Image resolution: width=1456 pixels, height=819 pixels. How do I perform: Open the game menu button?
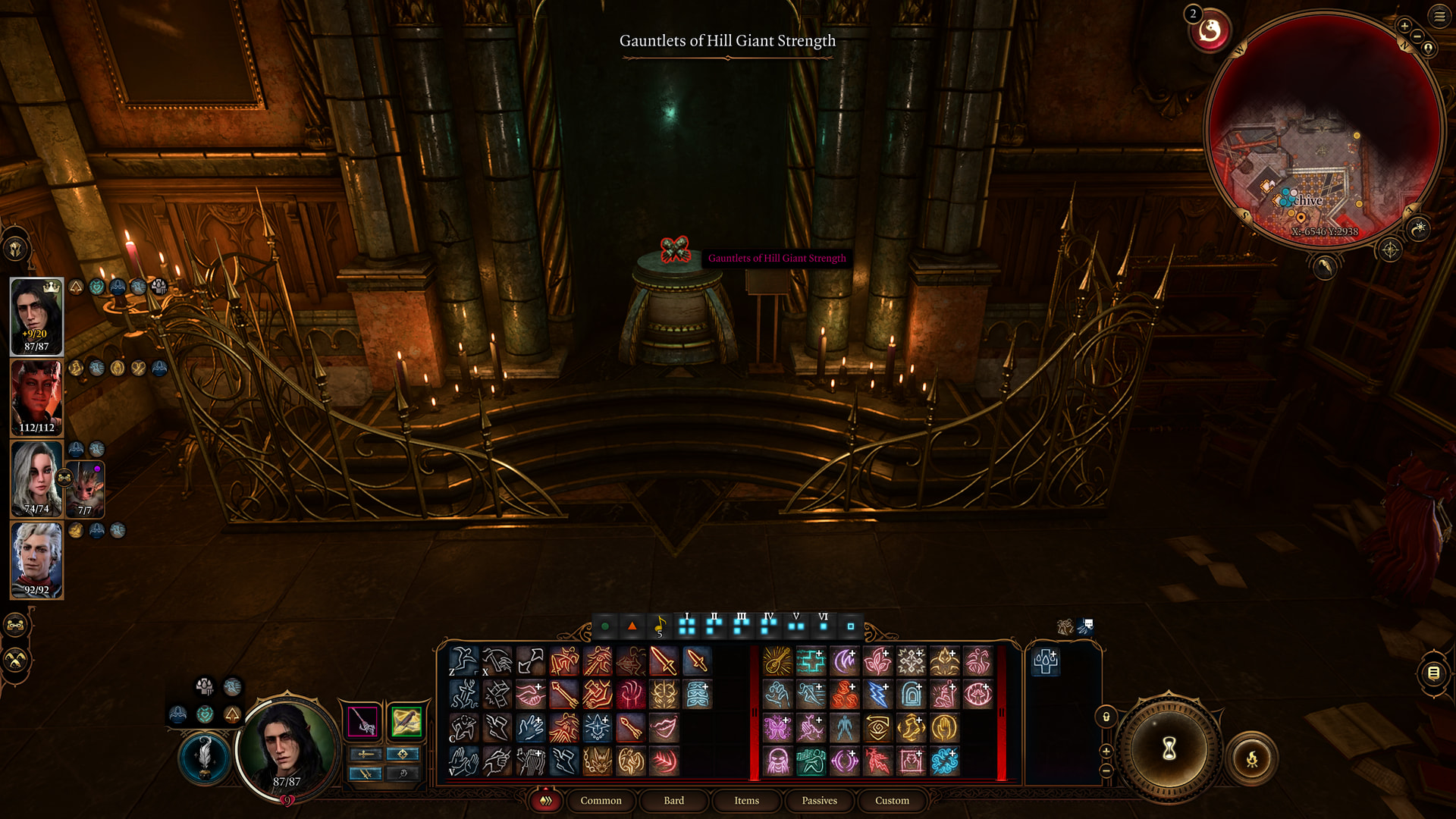coord(1439,16)
